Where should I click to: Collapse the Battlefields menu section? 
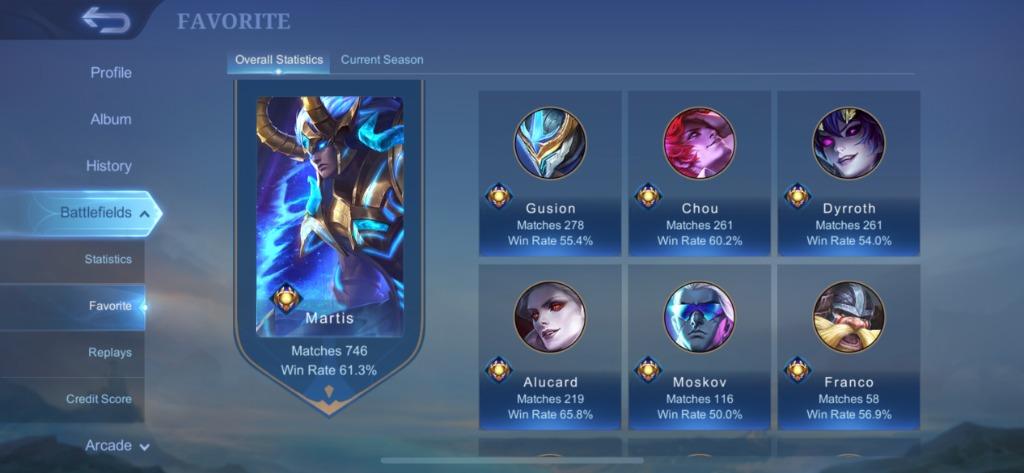pyautogui.click(x=105, y=213)
